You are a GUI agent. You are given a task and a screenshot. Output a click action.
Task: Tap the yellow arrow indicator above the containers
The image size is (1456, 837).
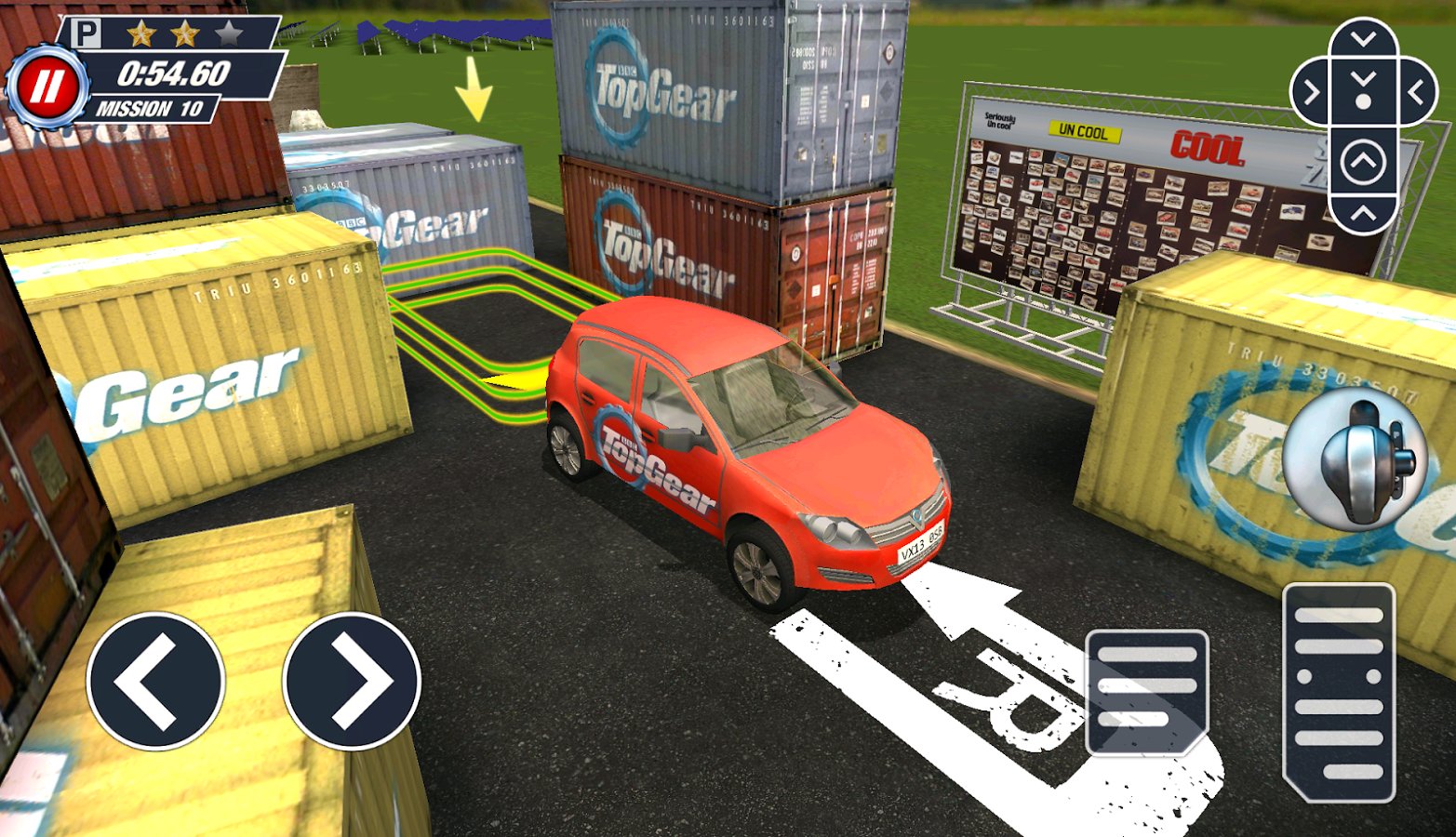pyautogui.click(x=475, y=88)
